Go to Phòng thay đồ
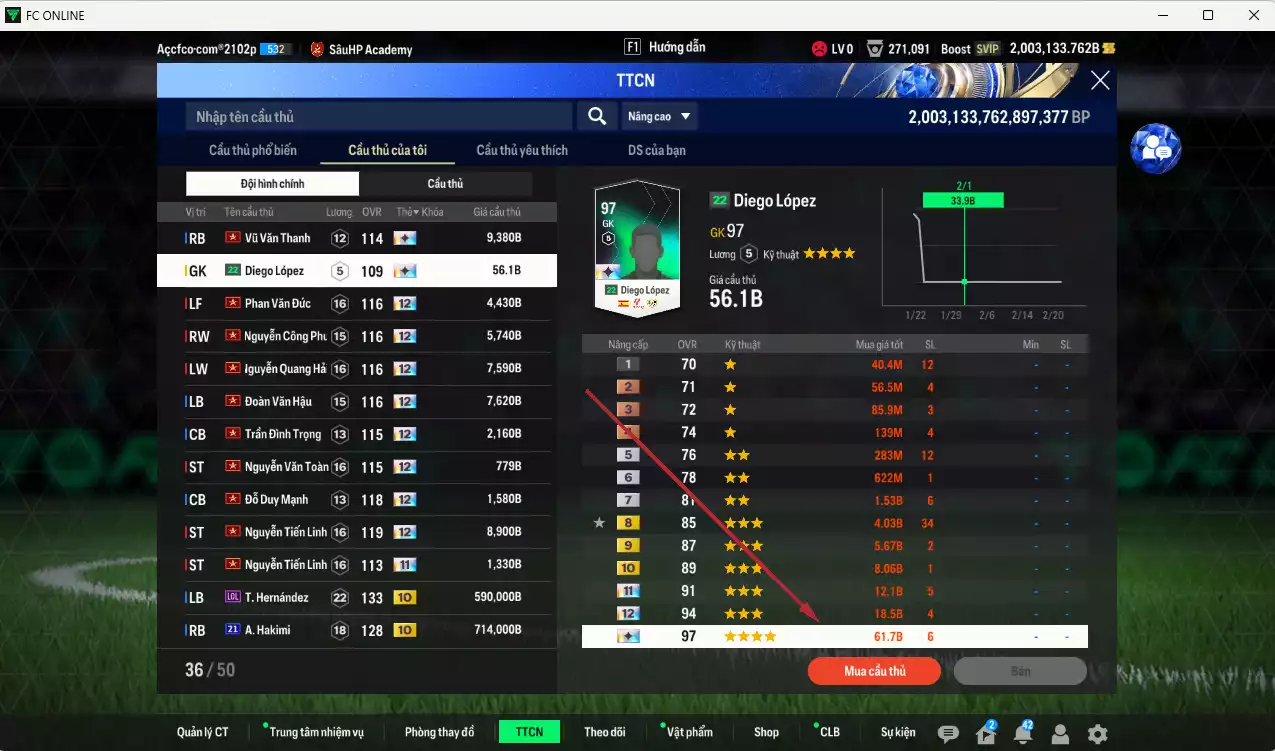The height and width of the screenshot is (751, 1275). click(x=439, y=732)
